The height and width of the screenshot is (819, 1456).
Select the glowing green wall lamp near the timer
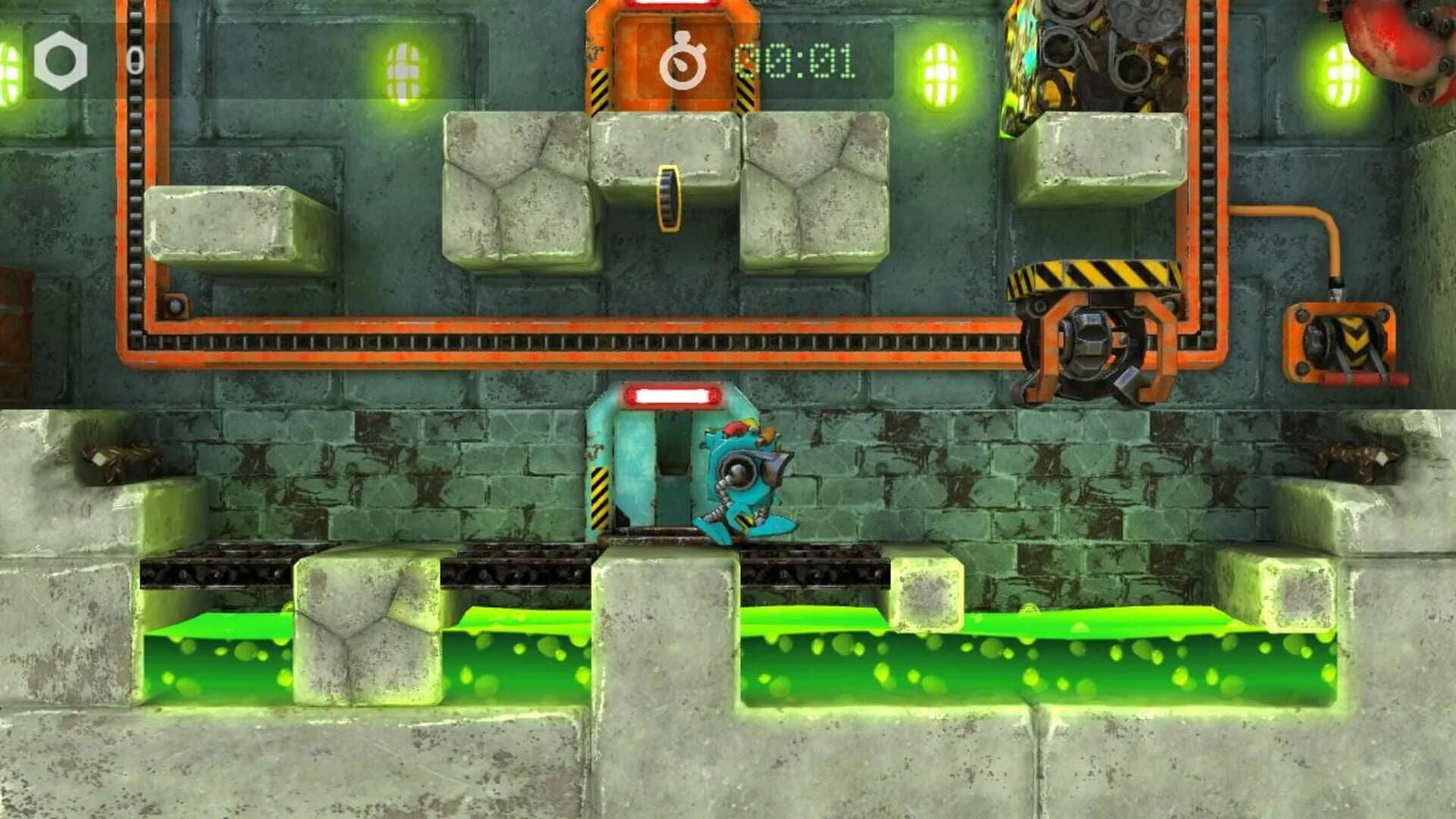[x=940, y=72]
